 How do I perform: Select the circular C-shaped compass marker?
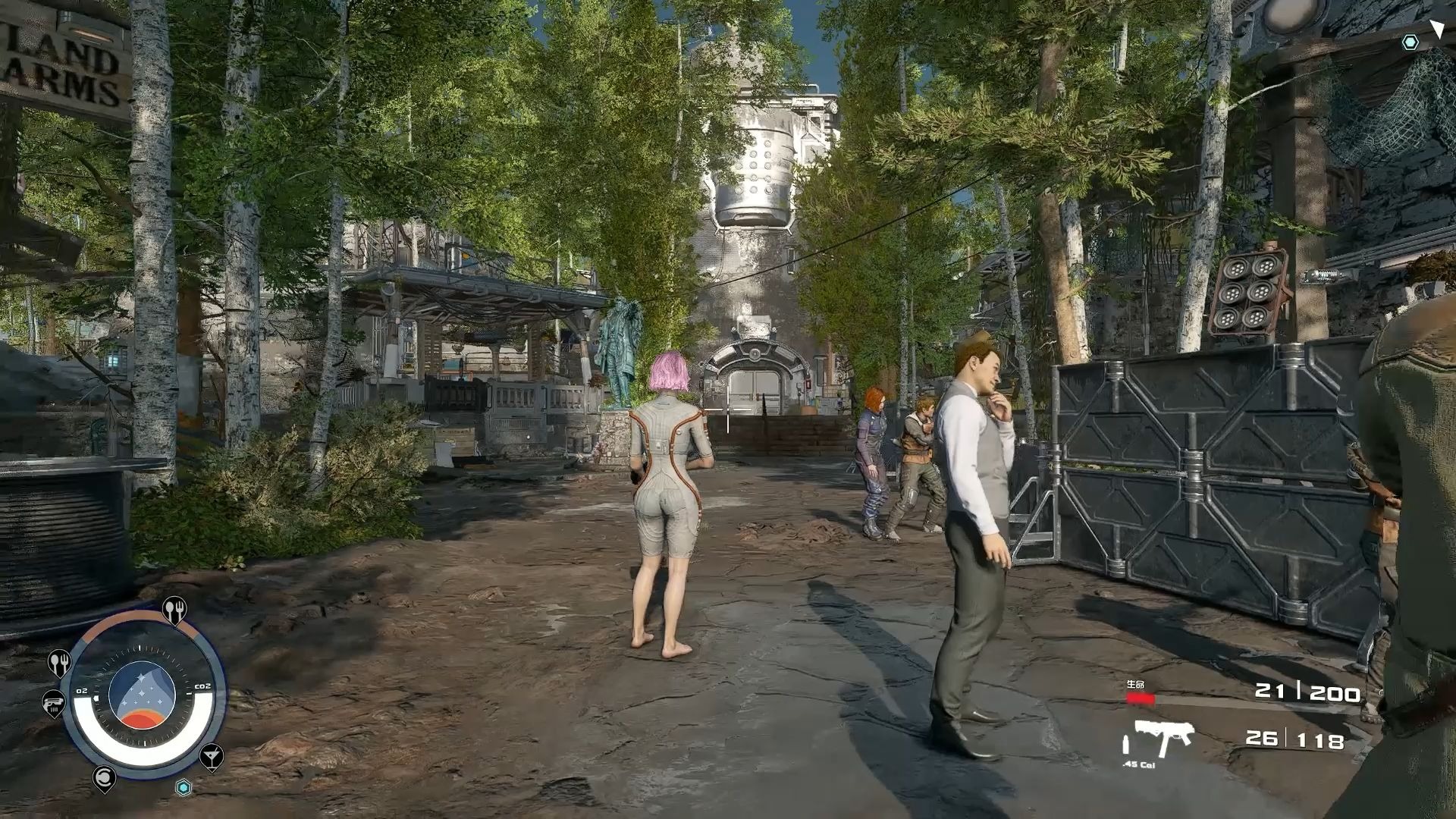coord(104,777)
